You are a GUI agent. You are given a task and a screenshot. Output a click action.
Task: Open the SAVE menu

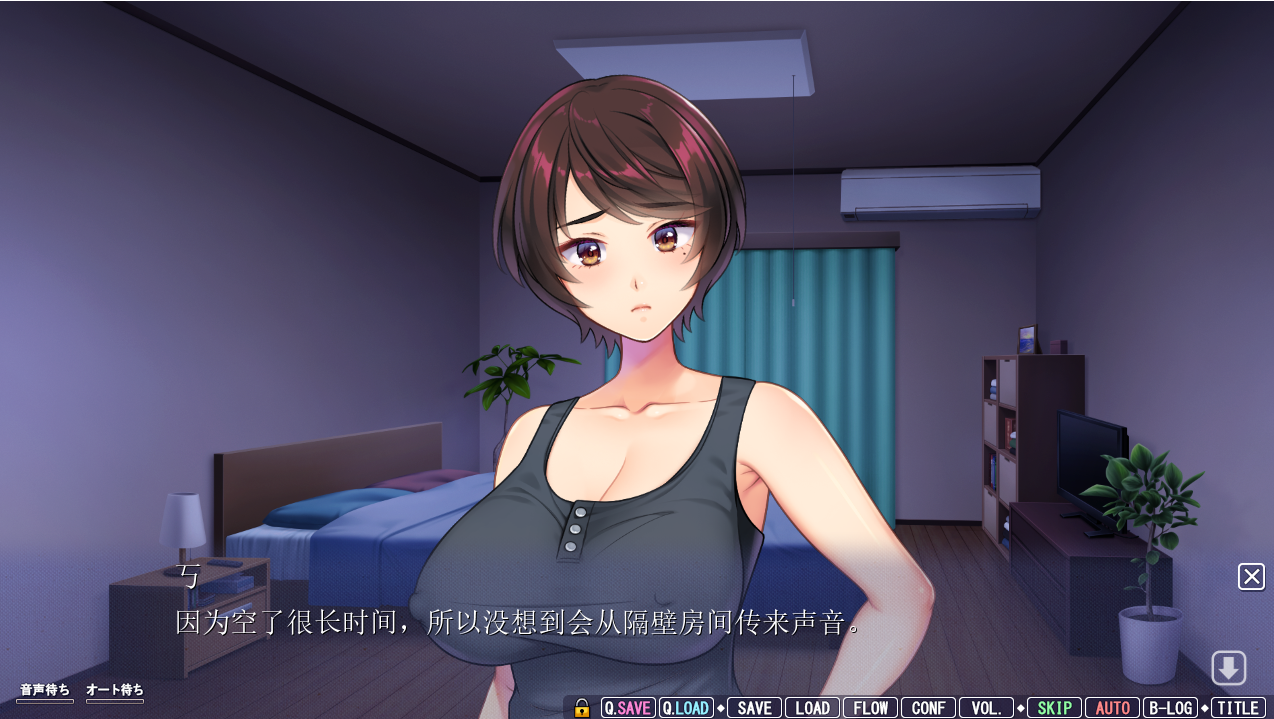(754, 708)
